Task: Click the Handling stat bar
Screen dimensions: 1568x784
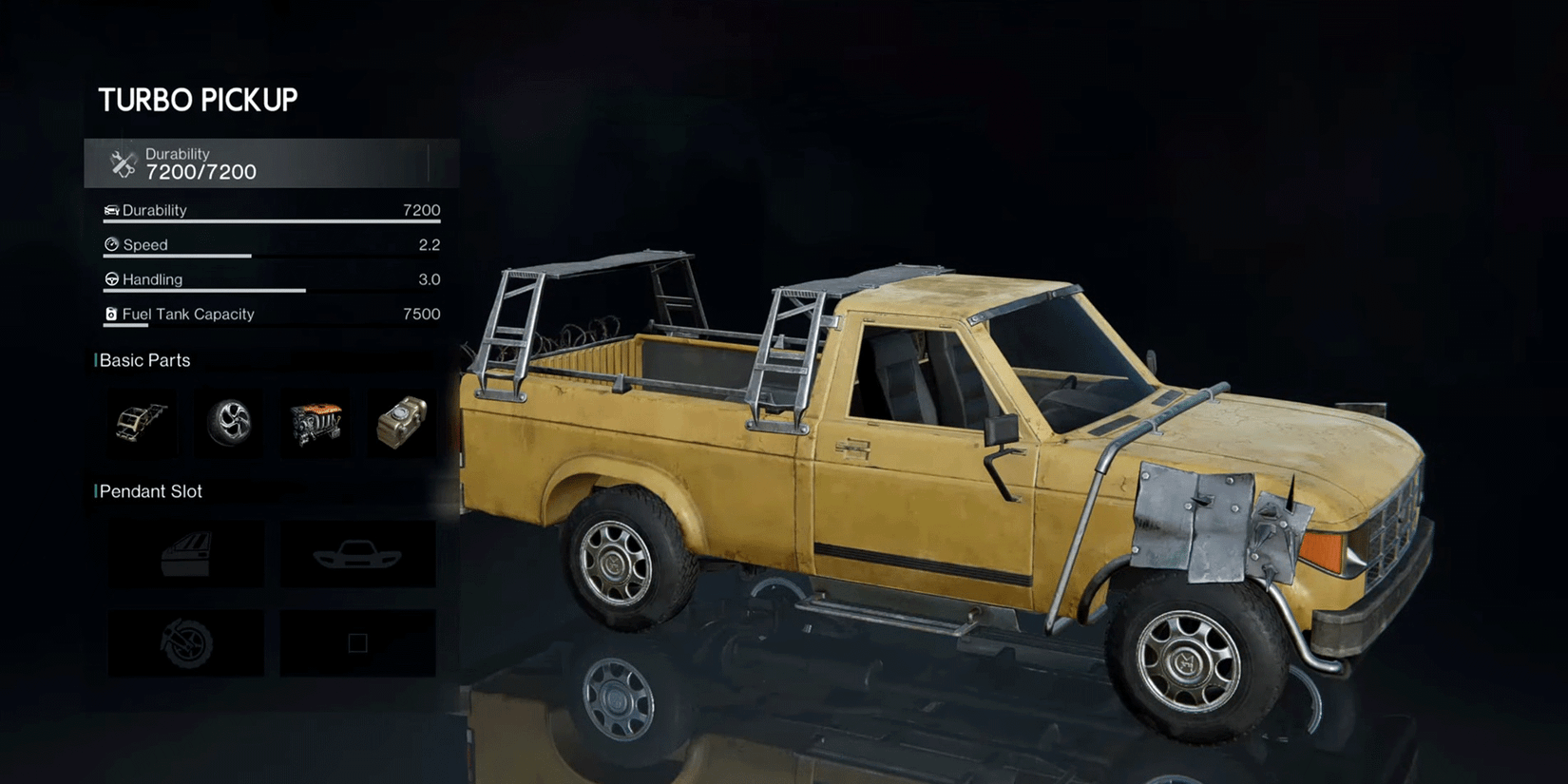Action: [204, 291]
